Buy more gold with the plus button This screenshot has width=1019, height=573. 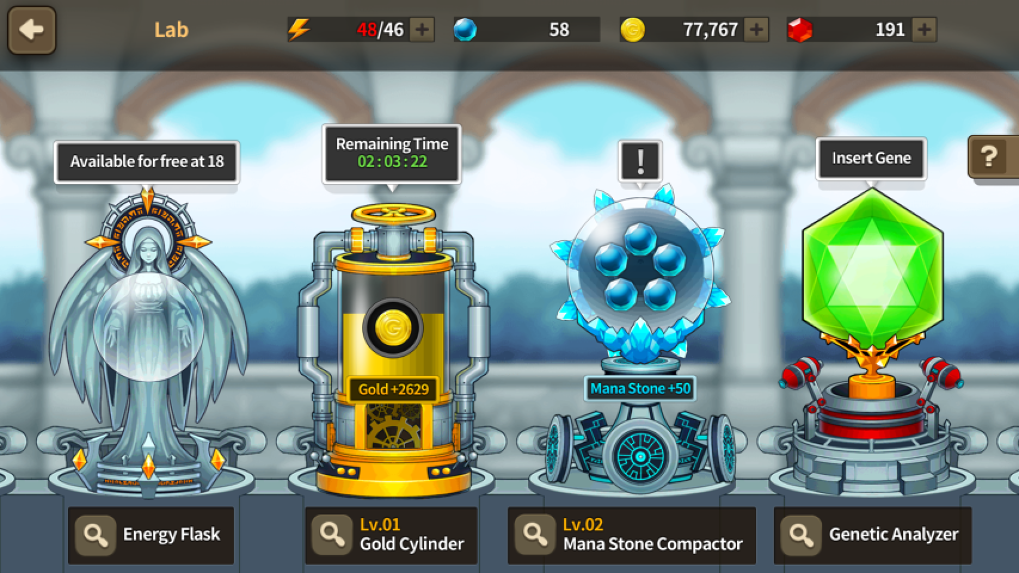[x=756, y=30]
